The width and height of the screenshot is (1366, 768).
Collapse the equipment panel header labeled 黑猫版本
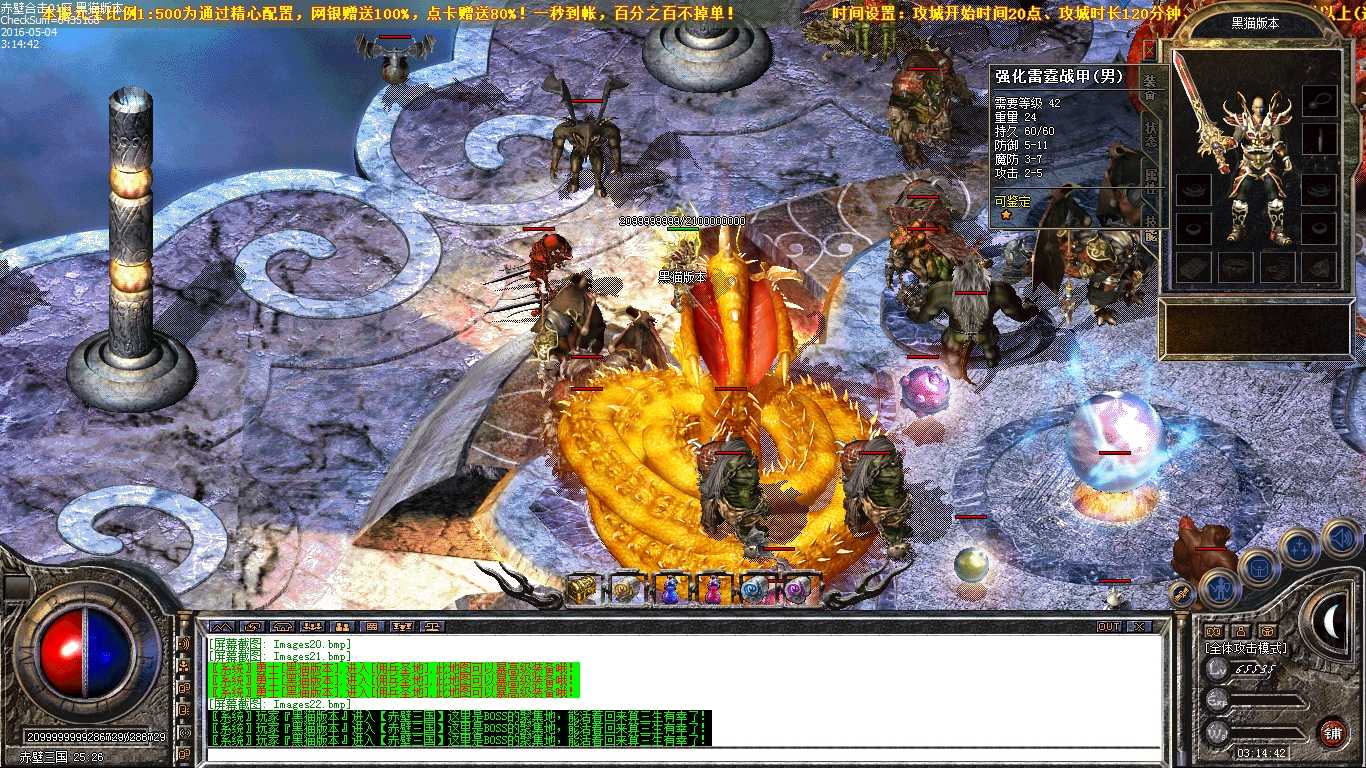point(1254,24)
